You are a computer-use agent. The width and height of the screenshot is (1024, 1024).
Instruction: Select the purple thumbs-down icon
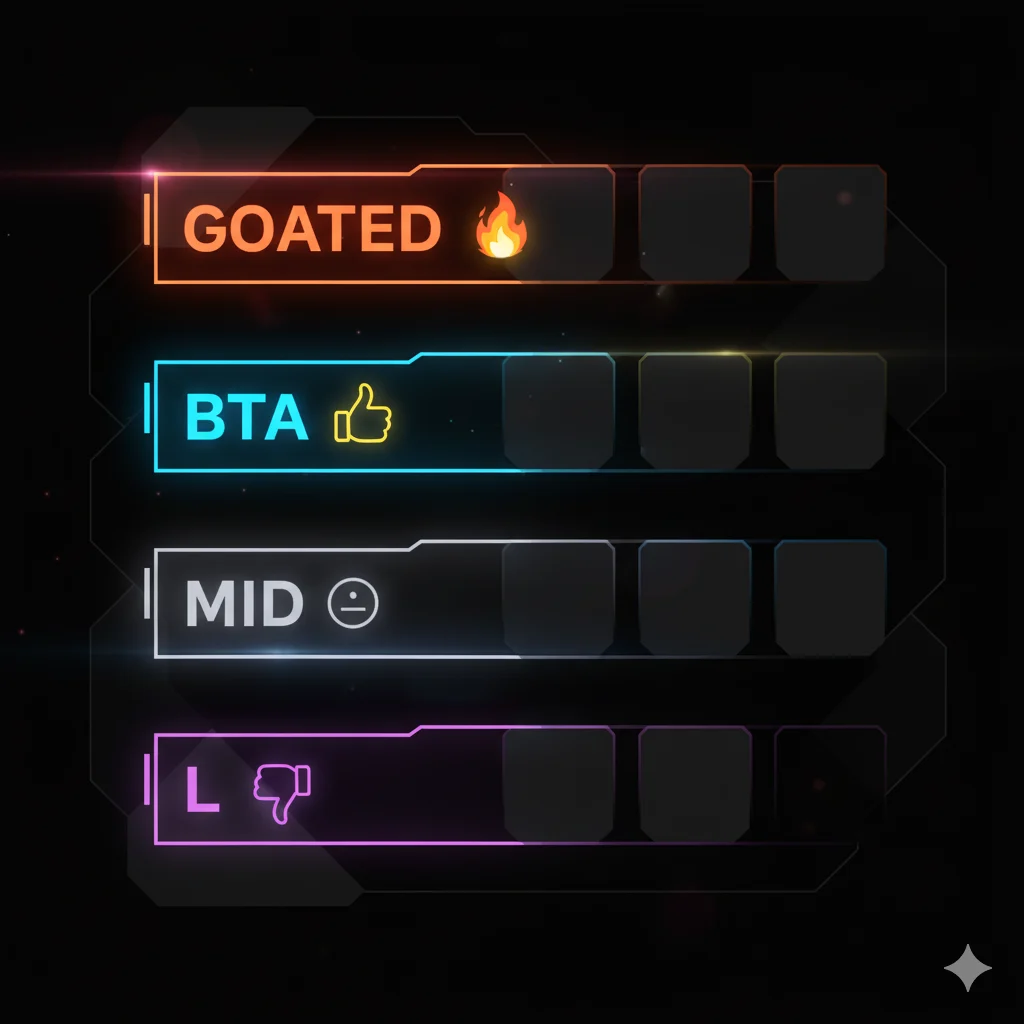[x=281, y=792]
